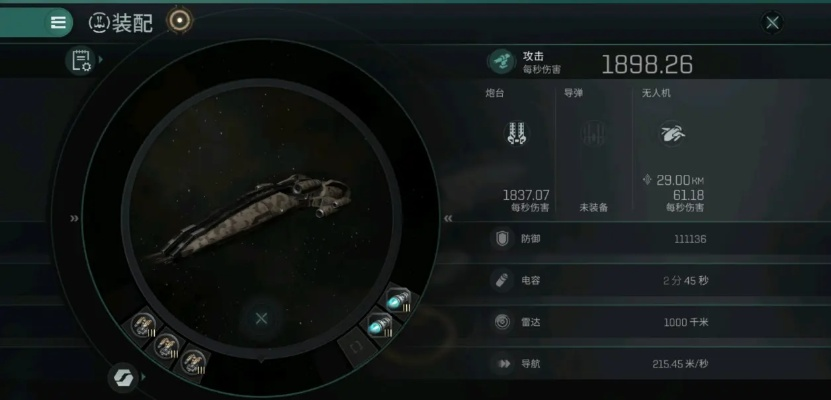Click the X button under the ship
831x400 pixels.
click(261, 318)
